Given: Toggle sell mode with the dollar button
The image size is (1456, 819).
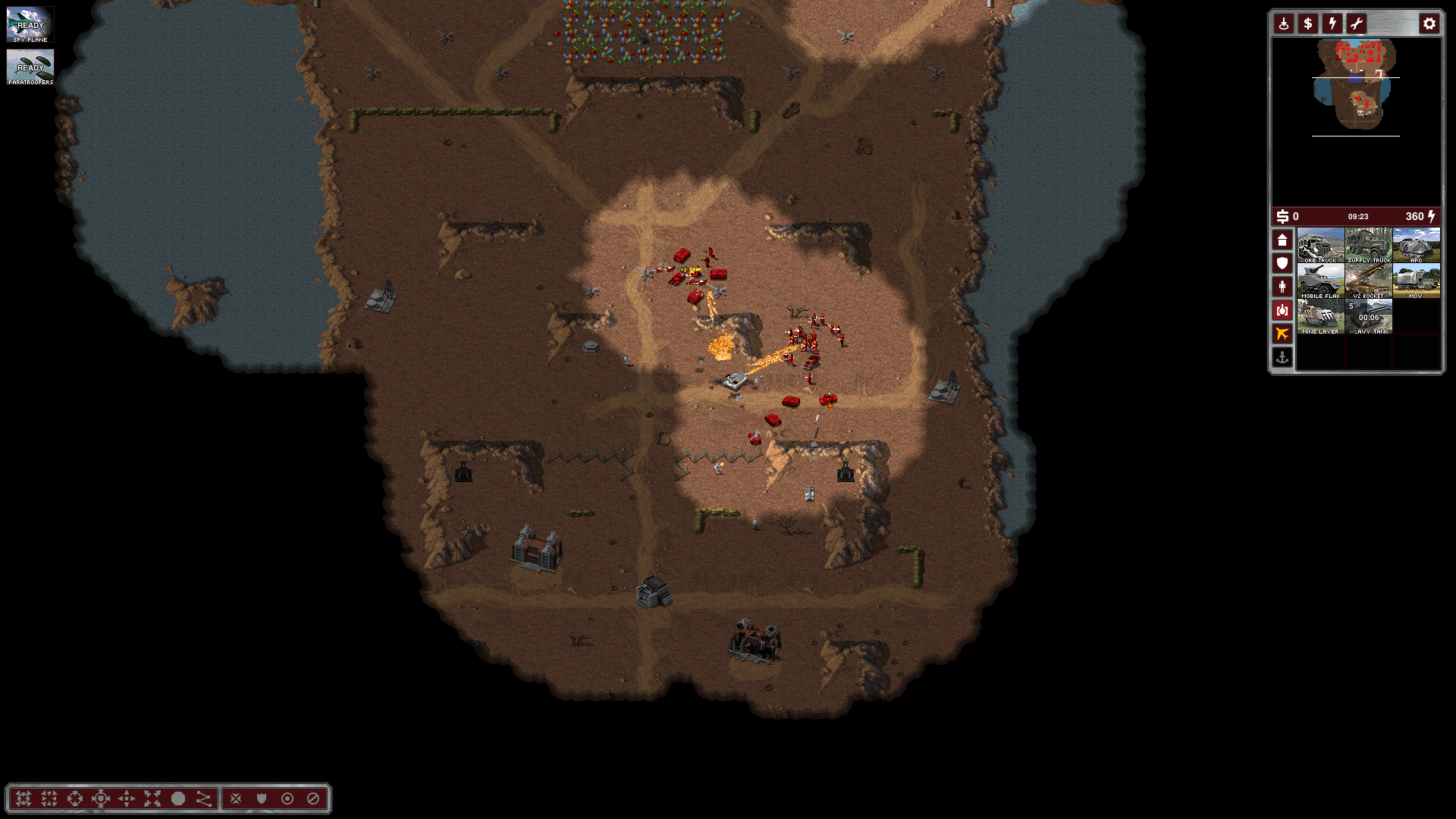Looking at the screenshot, I should click(x=1308, y=24).
